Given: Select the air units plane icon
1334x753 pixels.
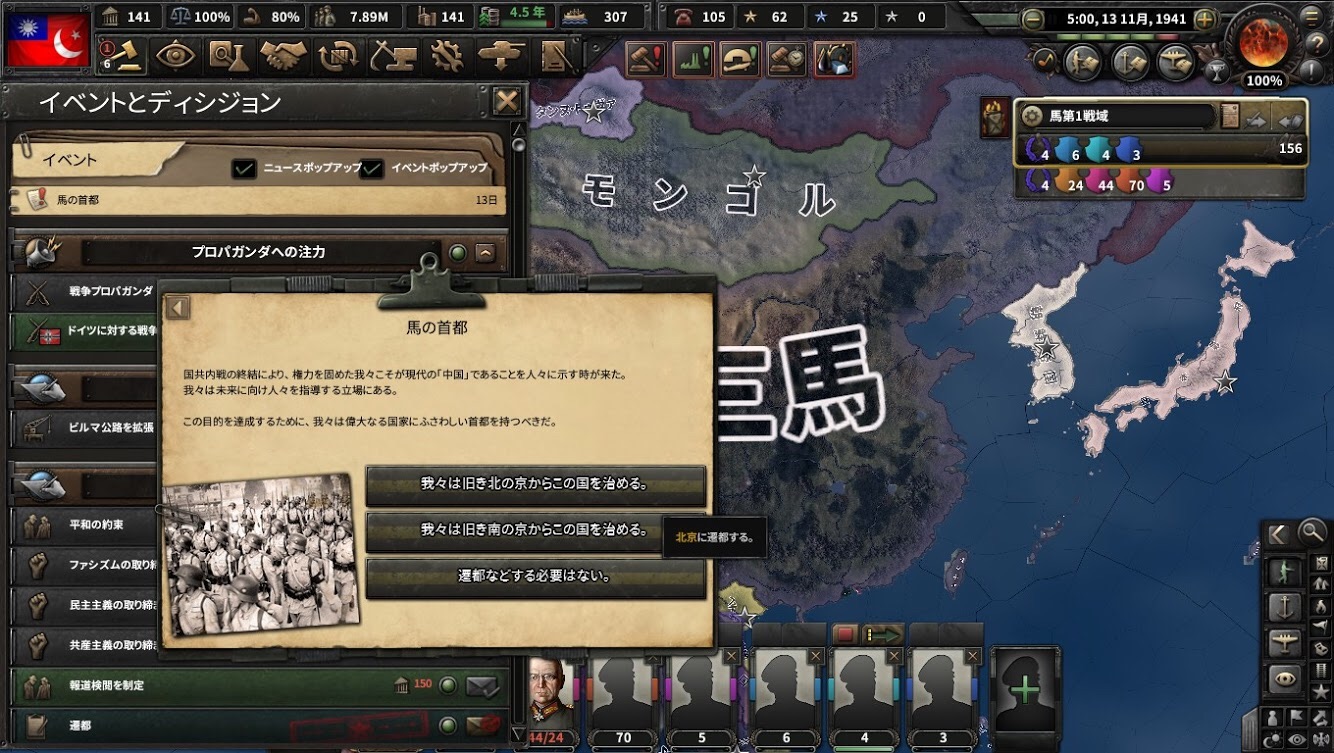Looking at the screenshot, I should coord(1284,641).
